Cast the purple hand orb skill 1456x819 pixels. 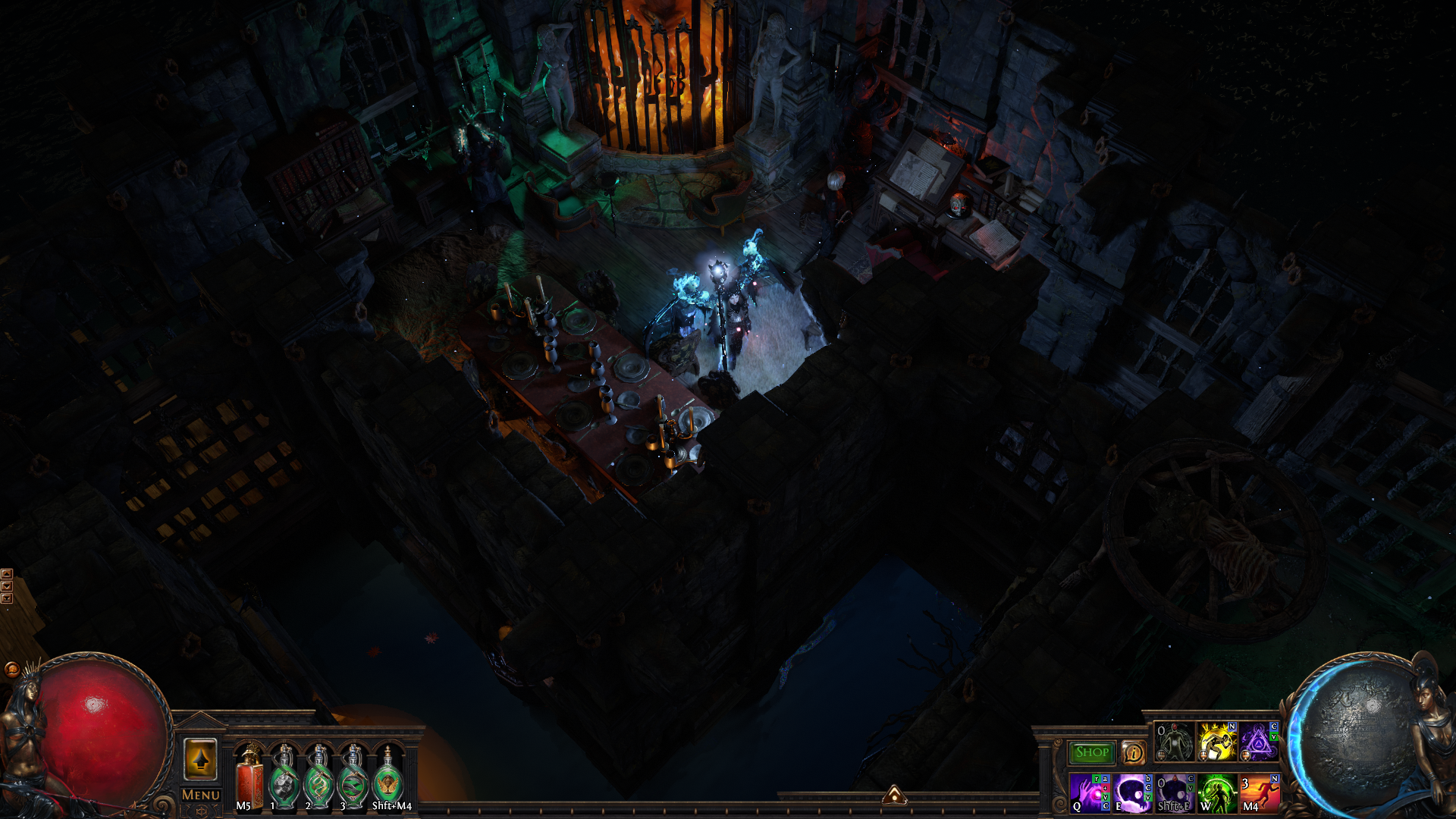pos(1089,792)
